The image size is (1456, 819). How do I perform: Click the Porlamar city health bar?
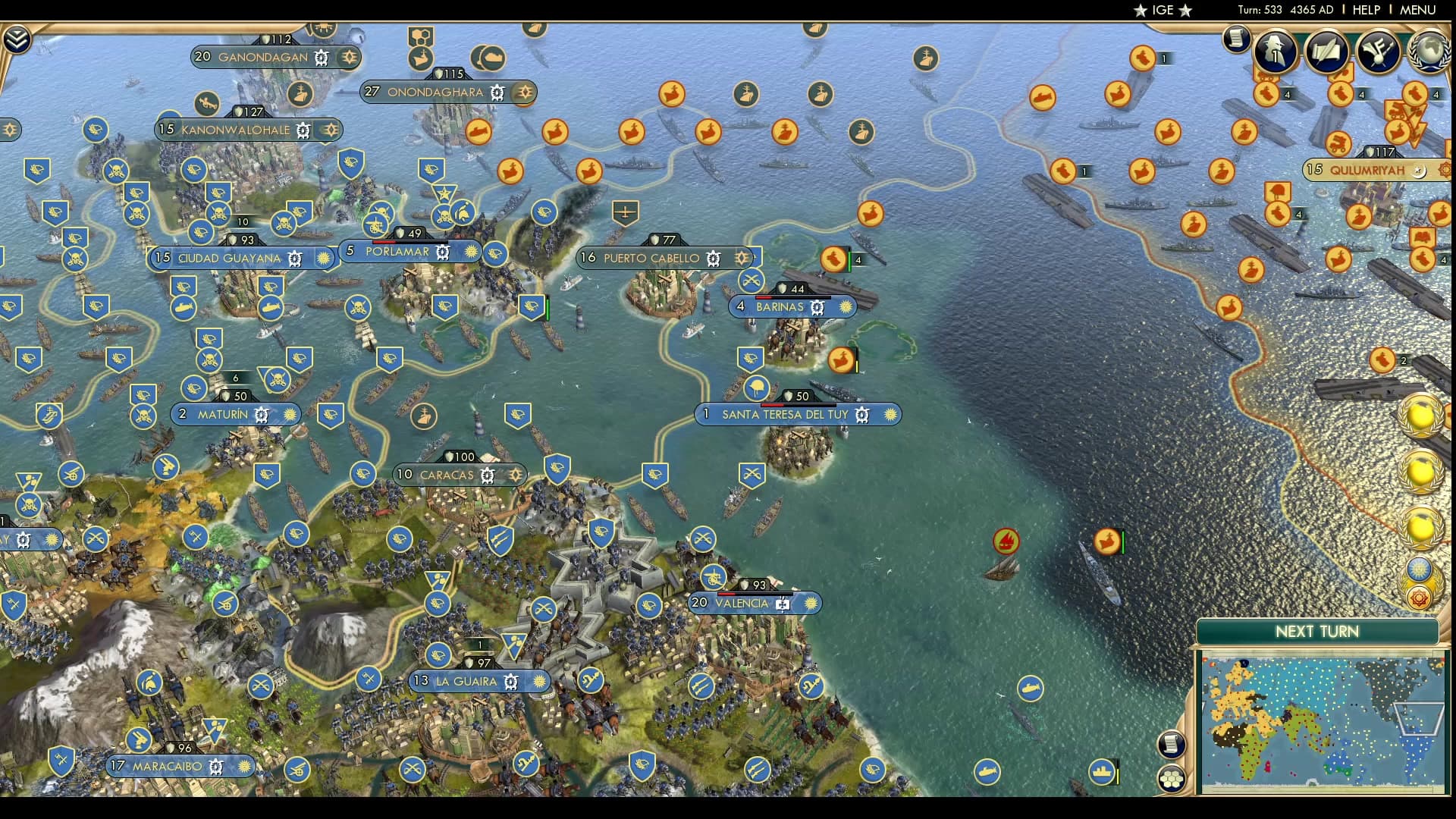(x=409, y=241)
